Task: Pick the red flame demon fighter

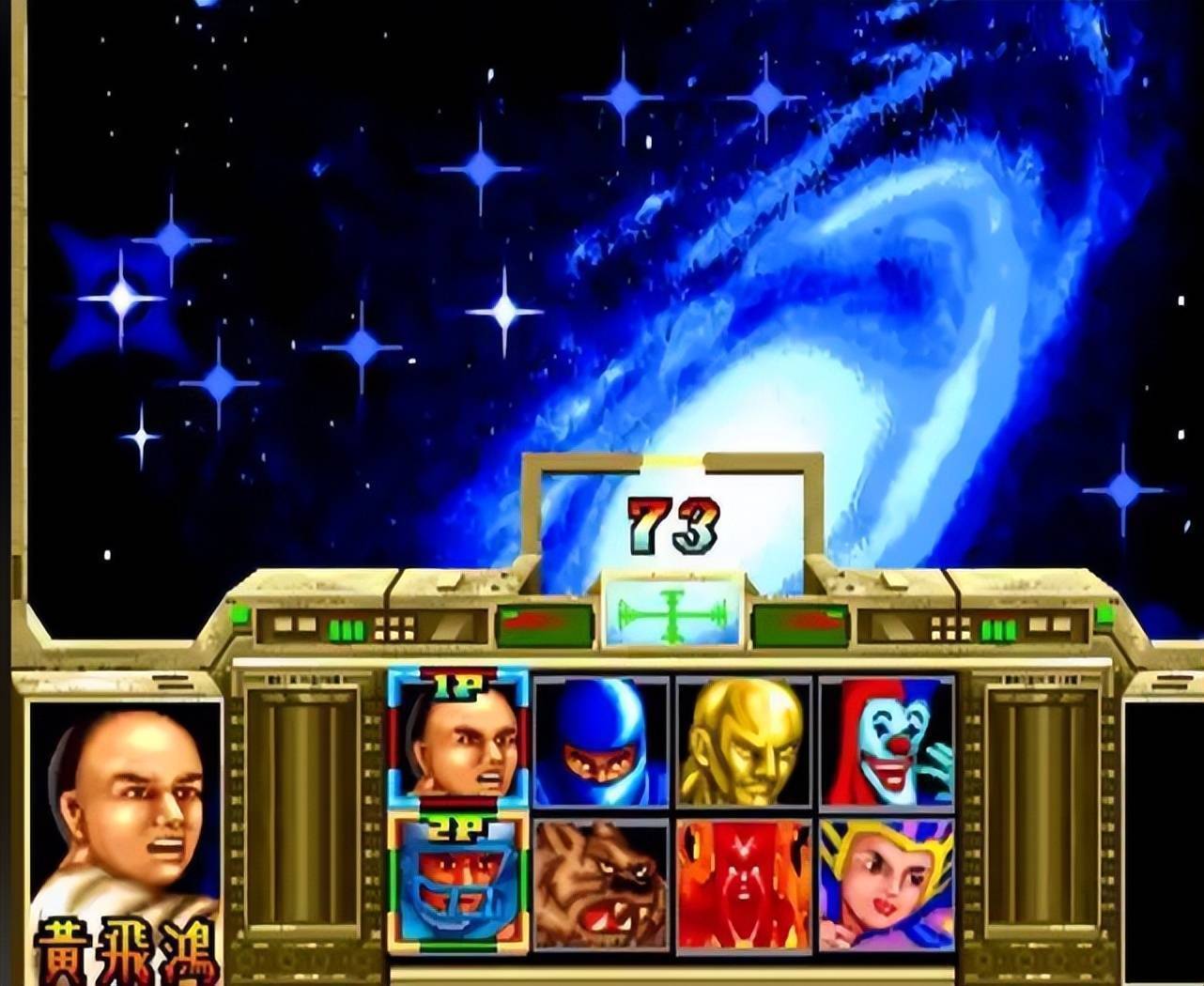Action: click(x=743, y=884)
